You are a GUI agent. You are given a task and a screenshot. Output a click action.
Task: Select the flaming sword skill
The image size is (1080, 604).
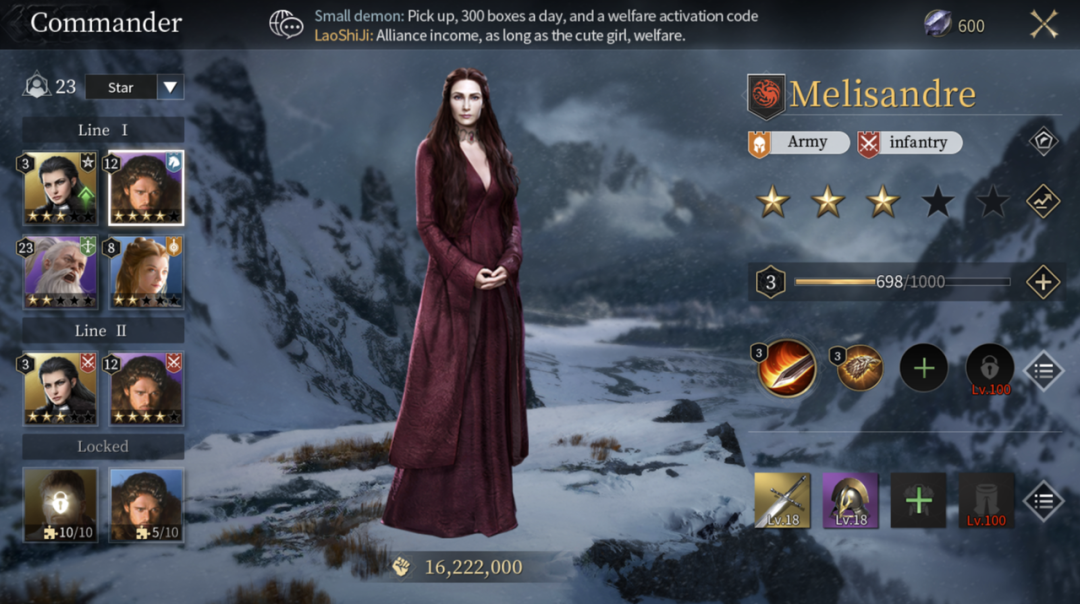[787, 369]
